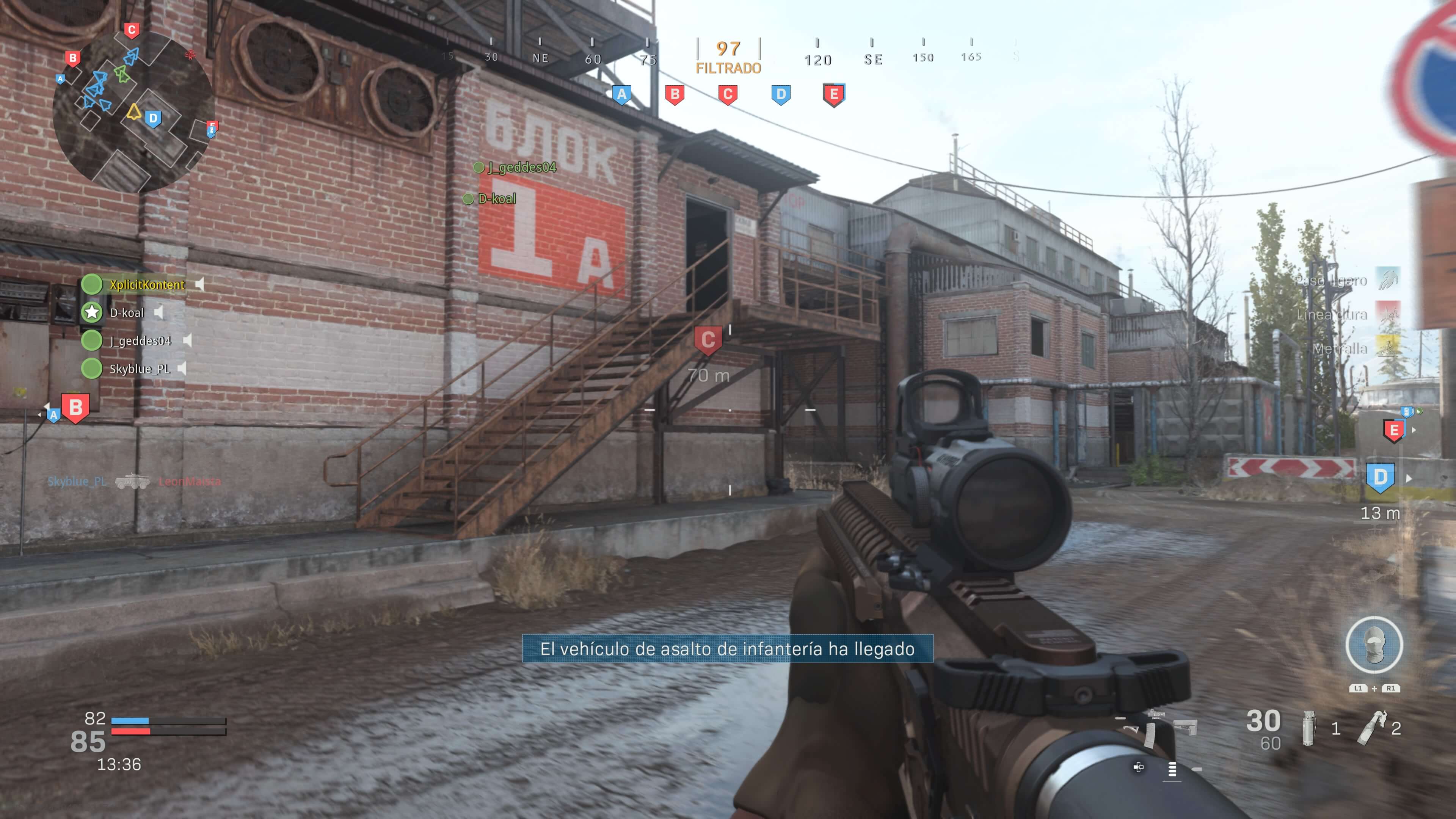The width and height of the screenshot is (1456, 819).
Task: Click the minimap in the top left
Action: pyautogui.click(x=133, y=105)
